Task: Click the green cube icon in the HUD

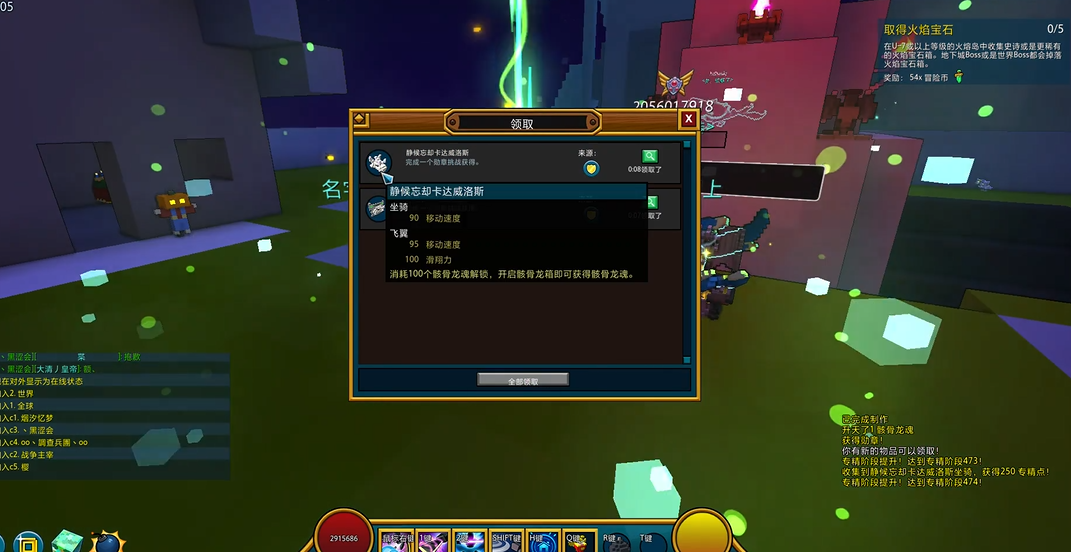Action: [67, 542]
